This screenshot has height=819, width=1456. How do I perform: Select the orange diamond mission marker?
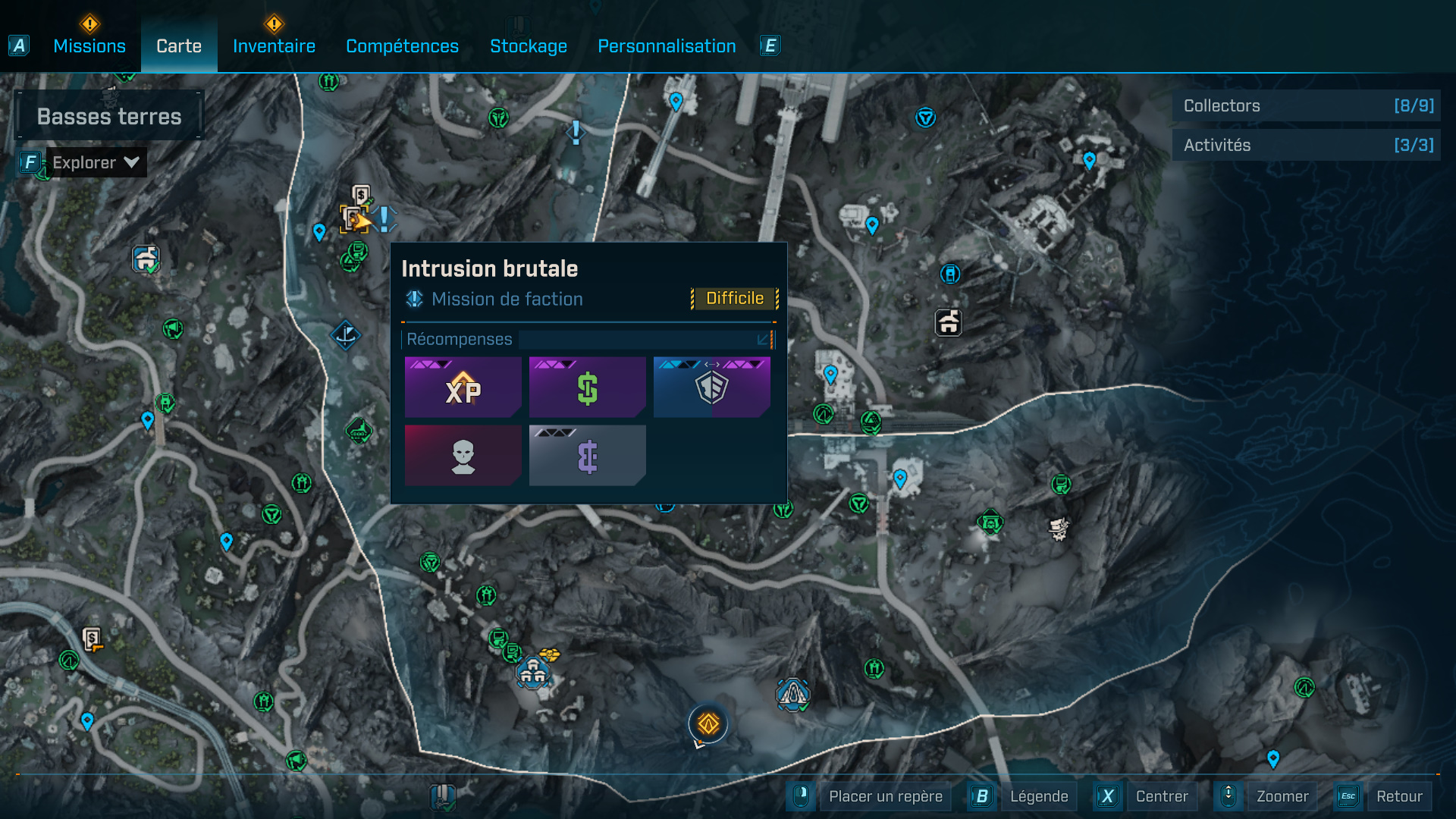pyautogui.click(x=708, y=723)
